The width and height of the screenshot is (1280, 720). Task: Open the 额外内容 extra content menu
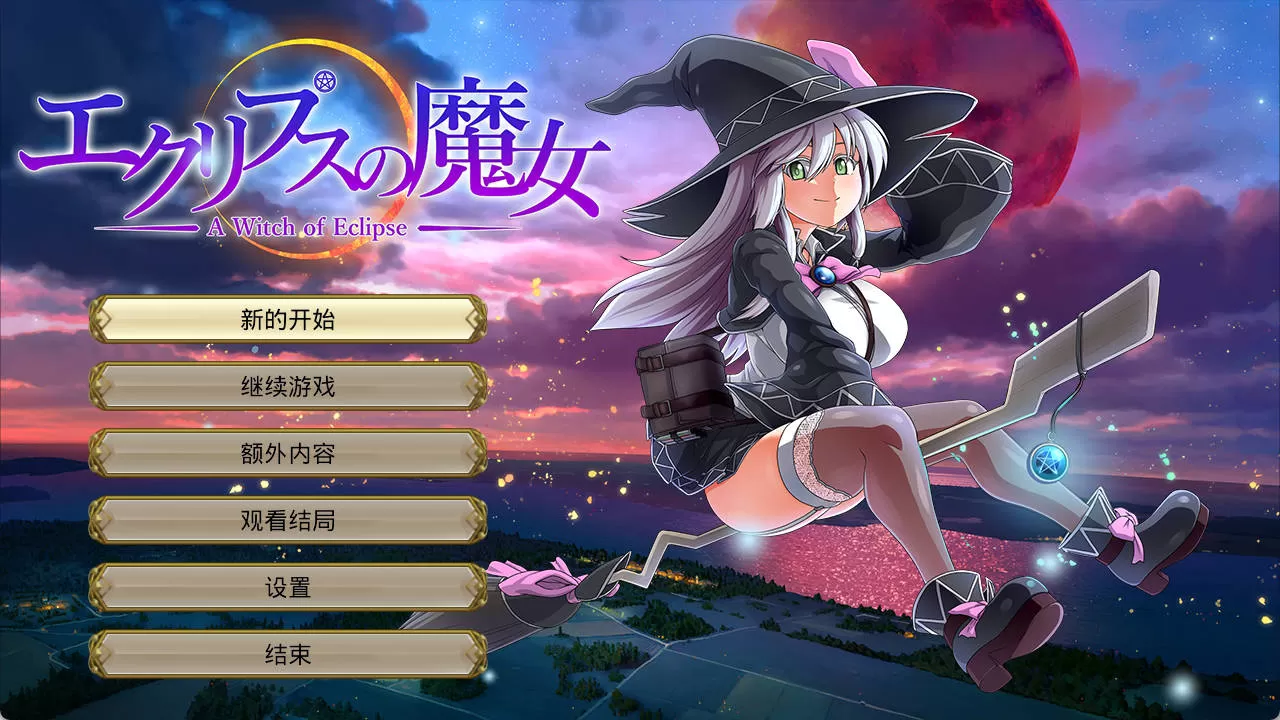(x=288, y=452)
